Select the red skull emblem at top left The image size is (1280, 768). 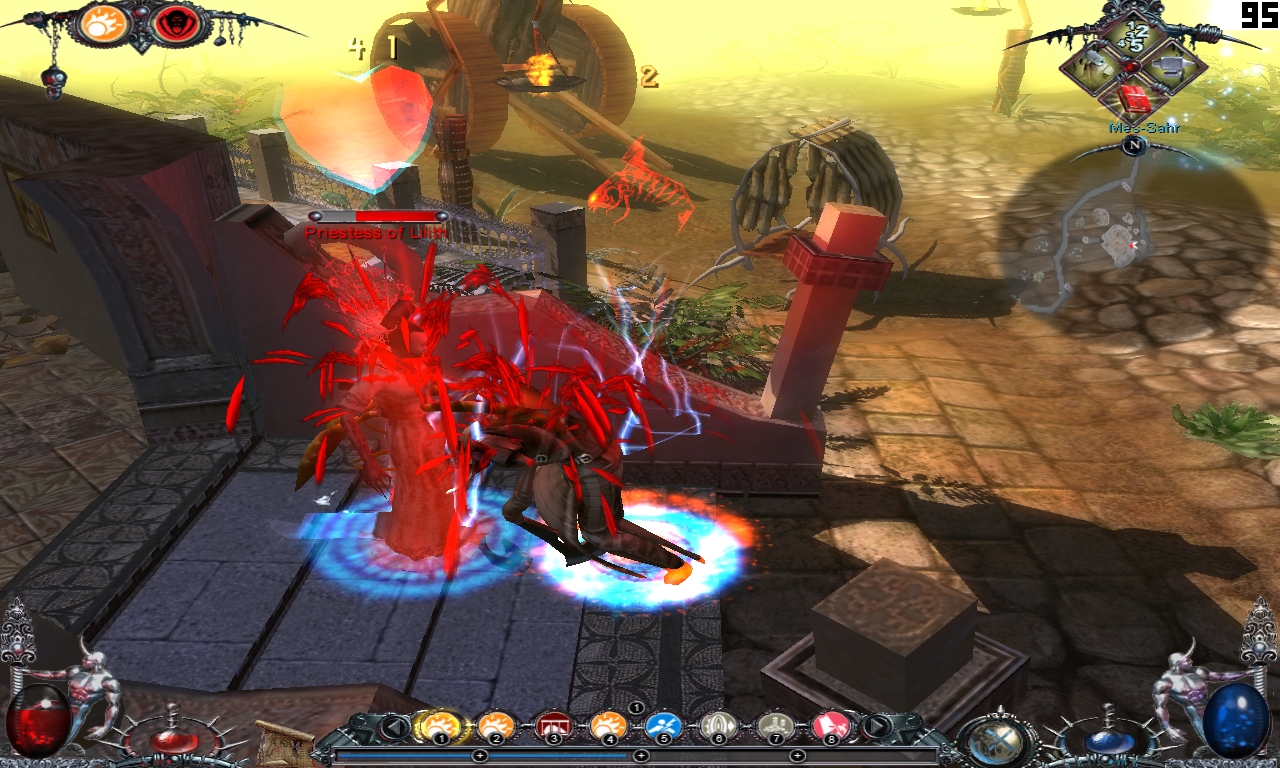[176, 22]
